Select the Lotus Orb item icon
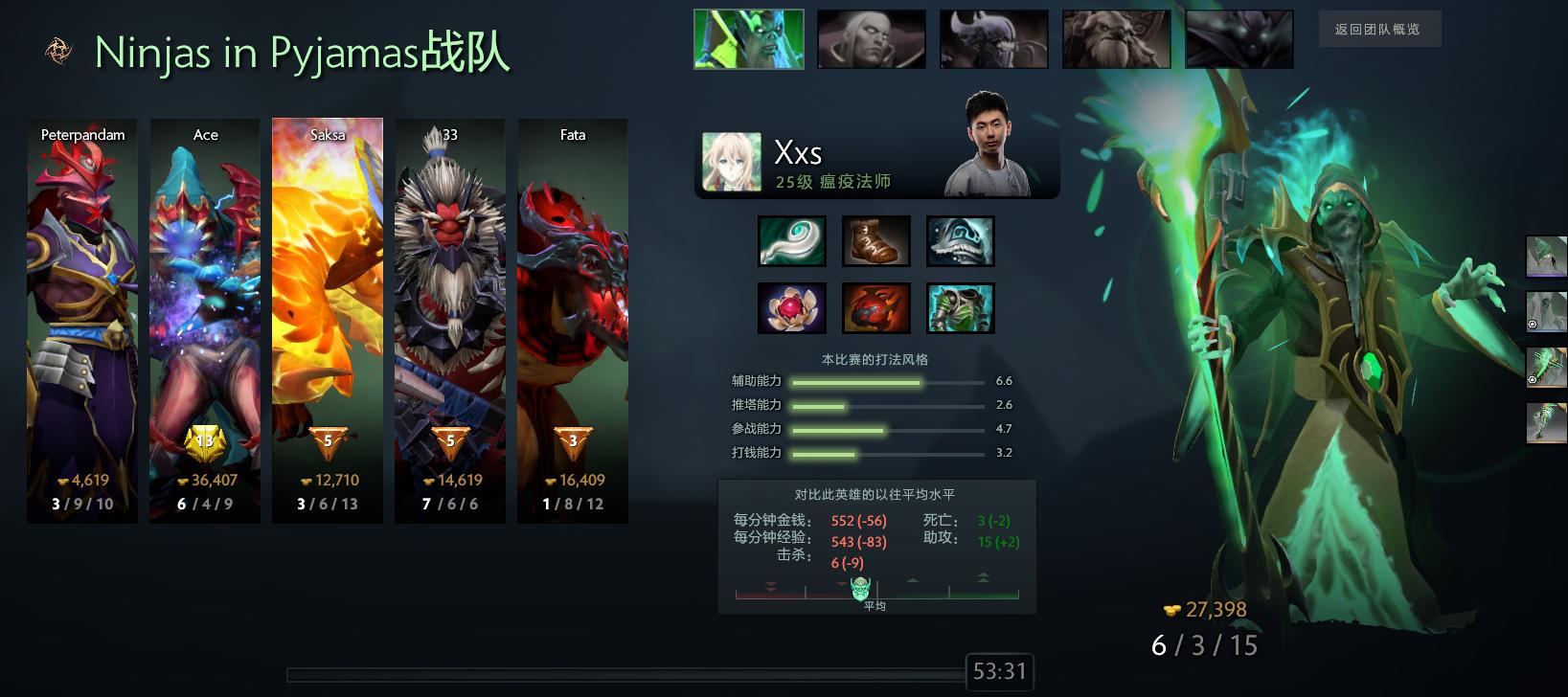This screenshot has width=1568, height=697. point(792,307)
